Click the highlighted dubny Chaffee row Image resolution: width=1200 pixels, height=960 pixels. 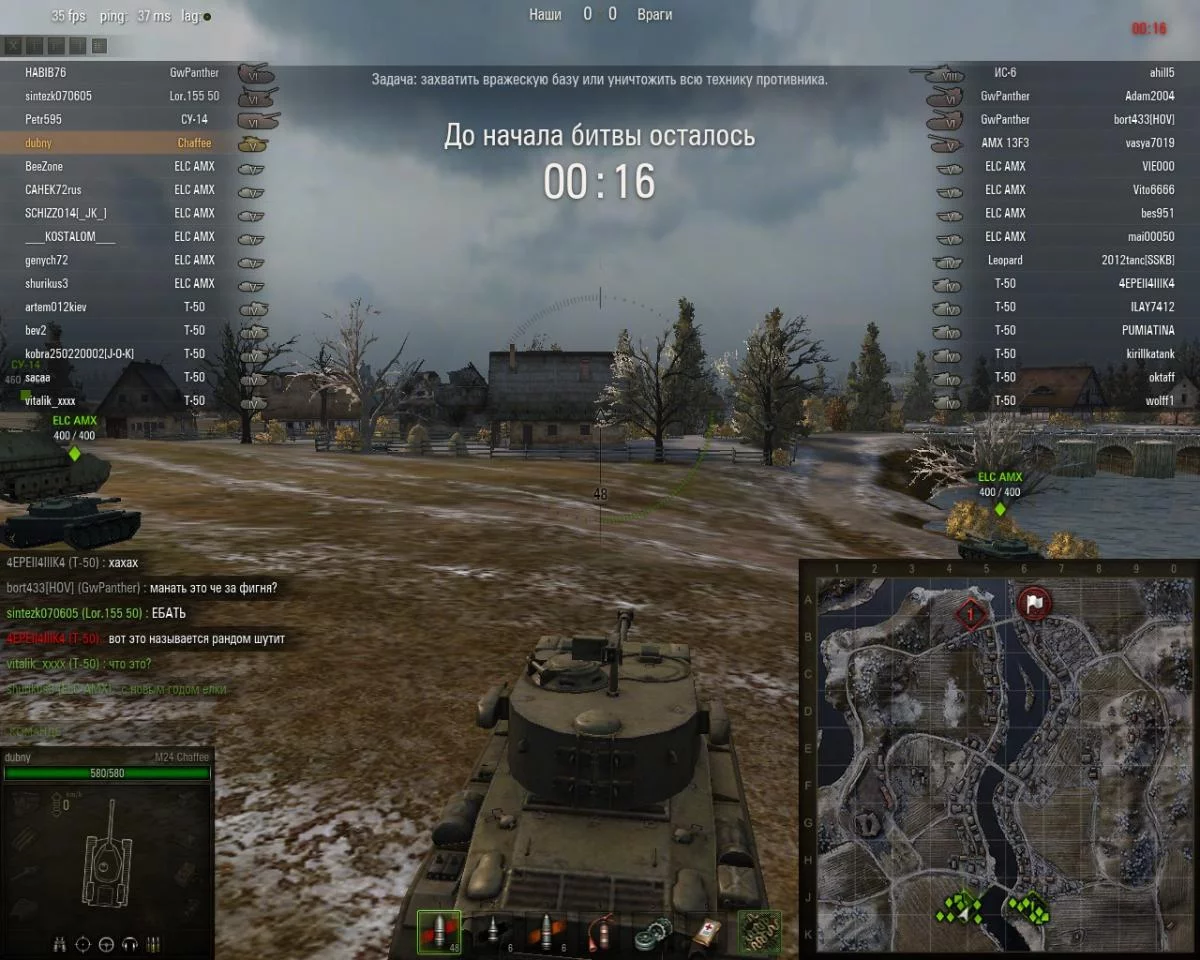[x=120, y=143]
